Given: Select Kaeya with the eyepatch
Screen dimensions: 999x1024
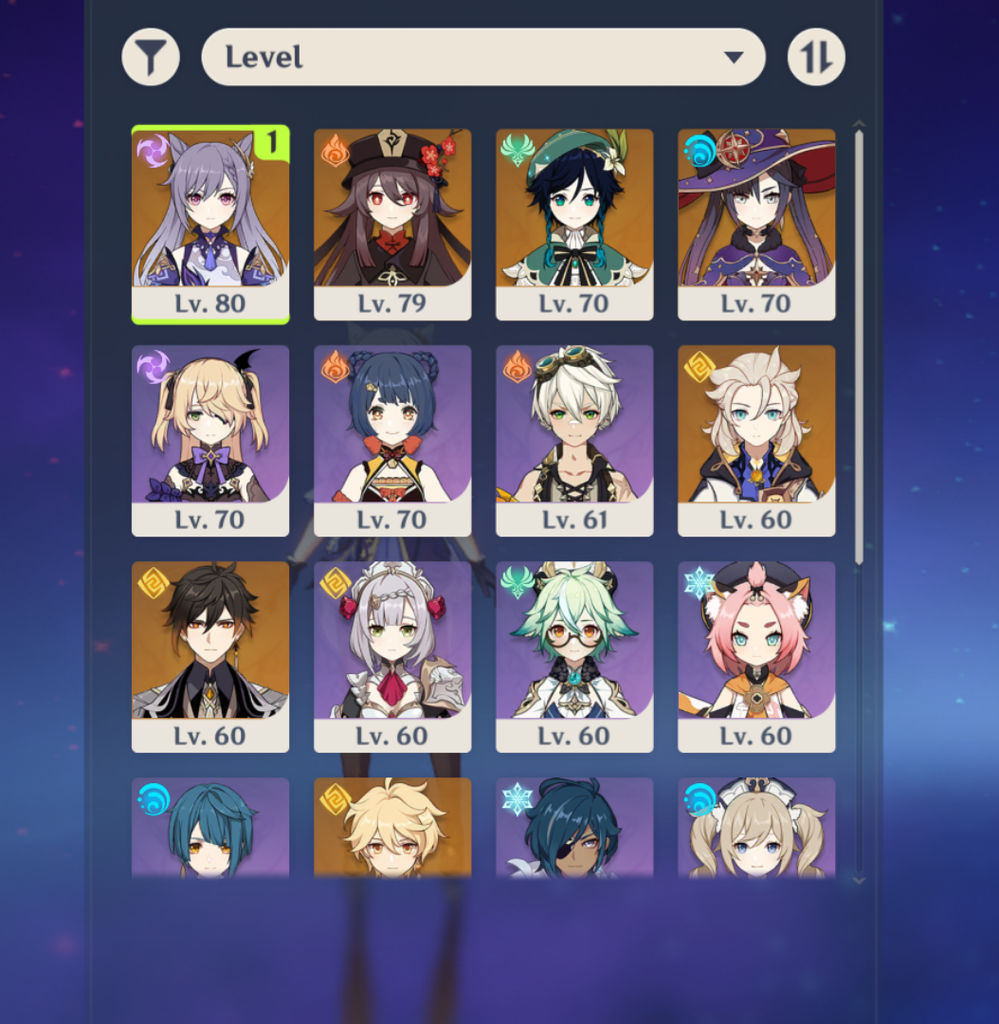Looking at the screenshot, I should point(574,828).
